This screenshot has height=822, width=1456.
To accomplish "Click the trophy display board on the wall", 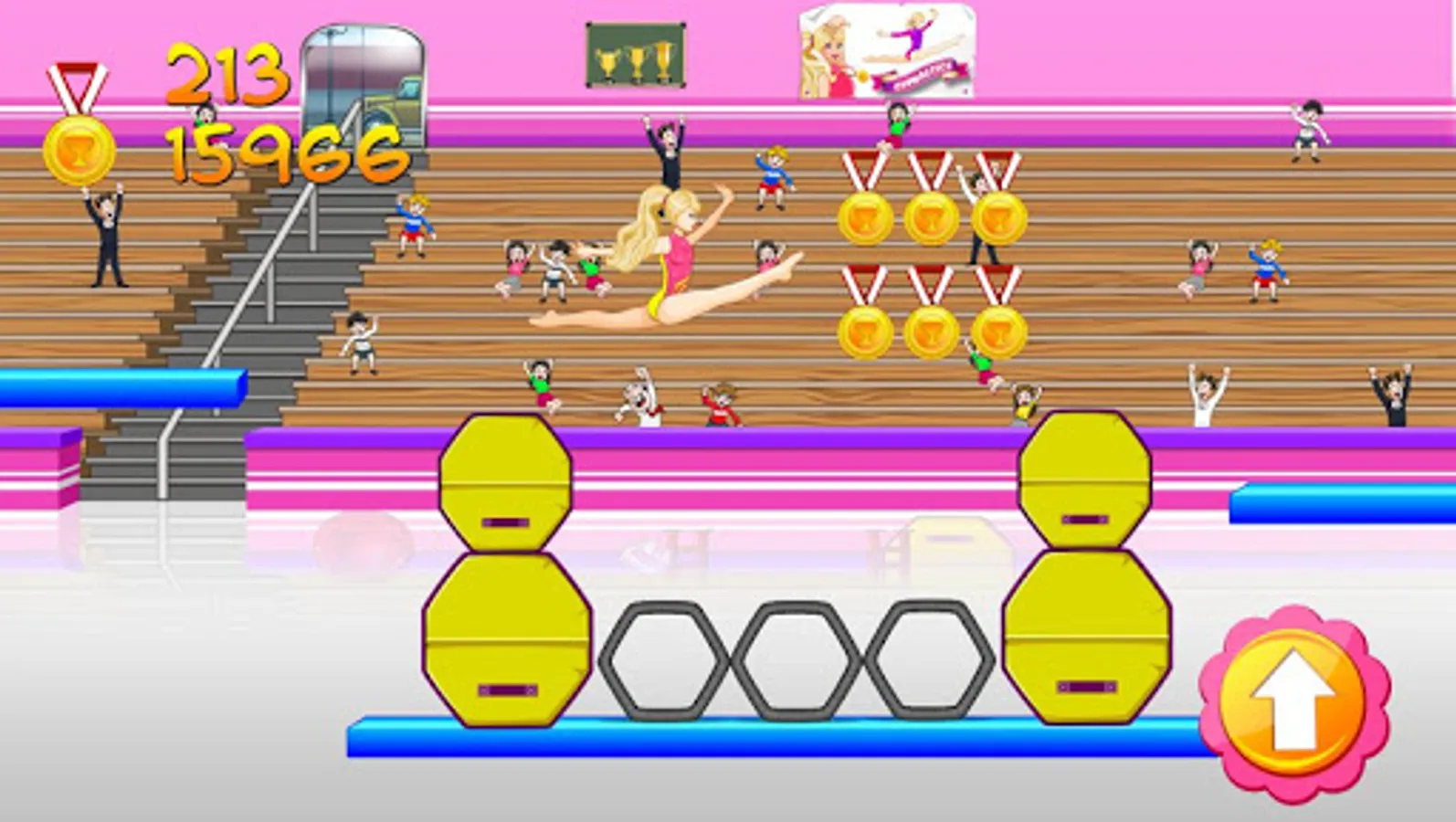I will pyautogui.click(x=637, y=55).
